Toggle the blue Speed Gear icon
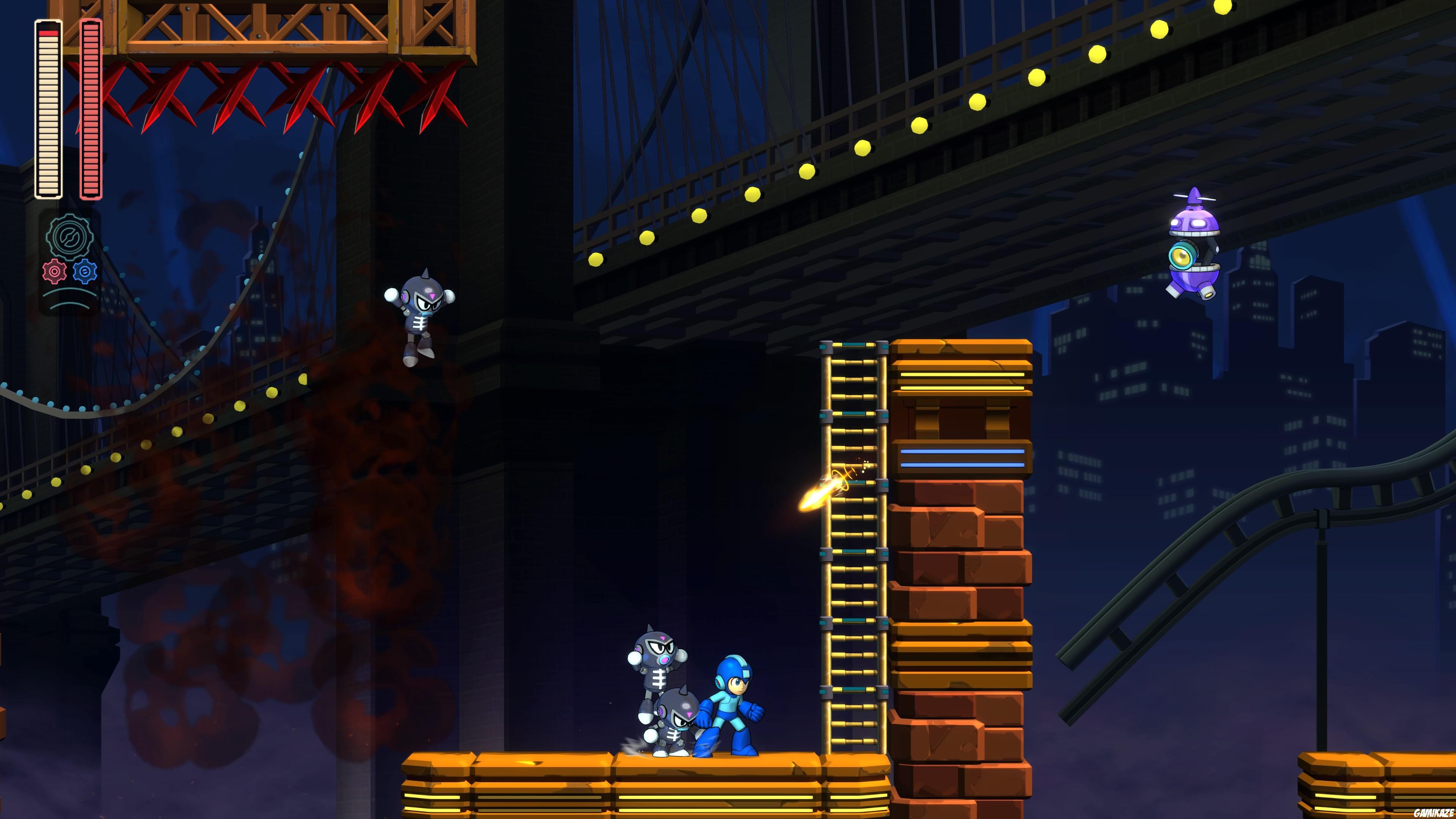Image resolution: width=1456 pixels, height=819 pixels. (x=85, y=271)
